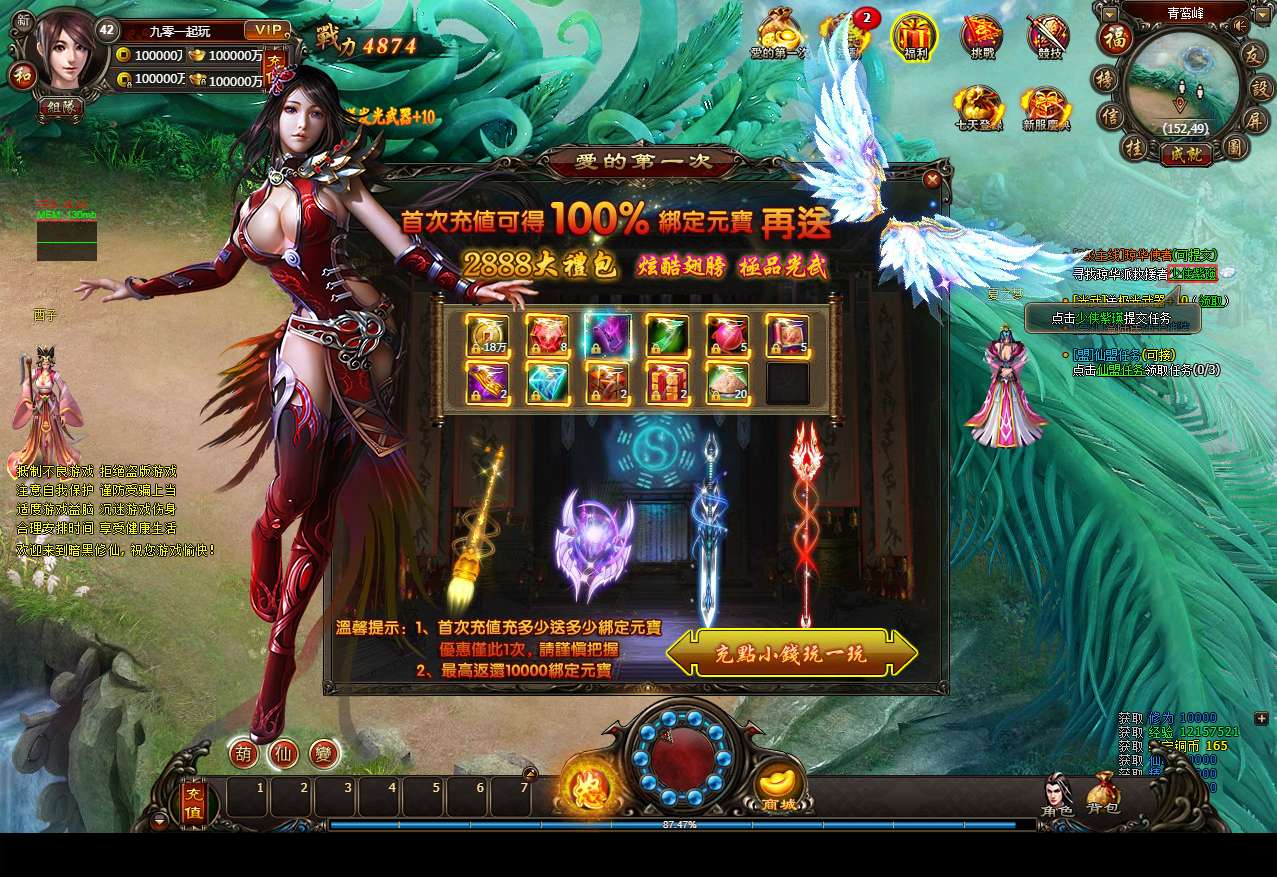Open the 角色 character sheet
This screenshot has height=877, width=1277.
click(1056, 794)
